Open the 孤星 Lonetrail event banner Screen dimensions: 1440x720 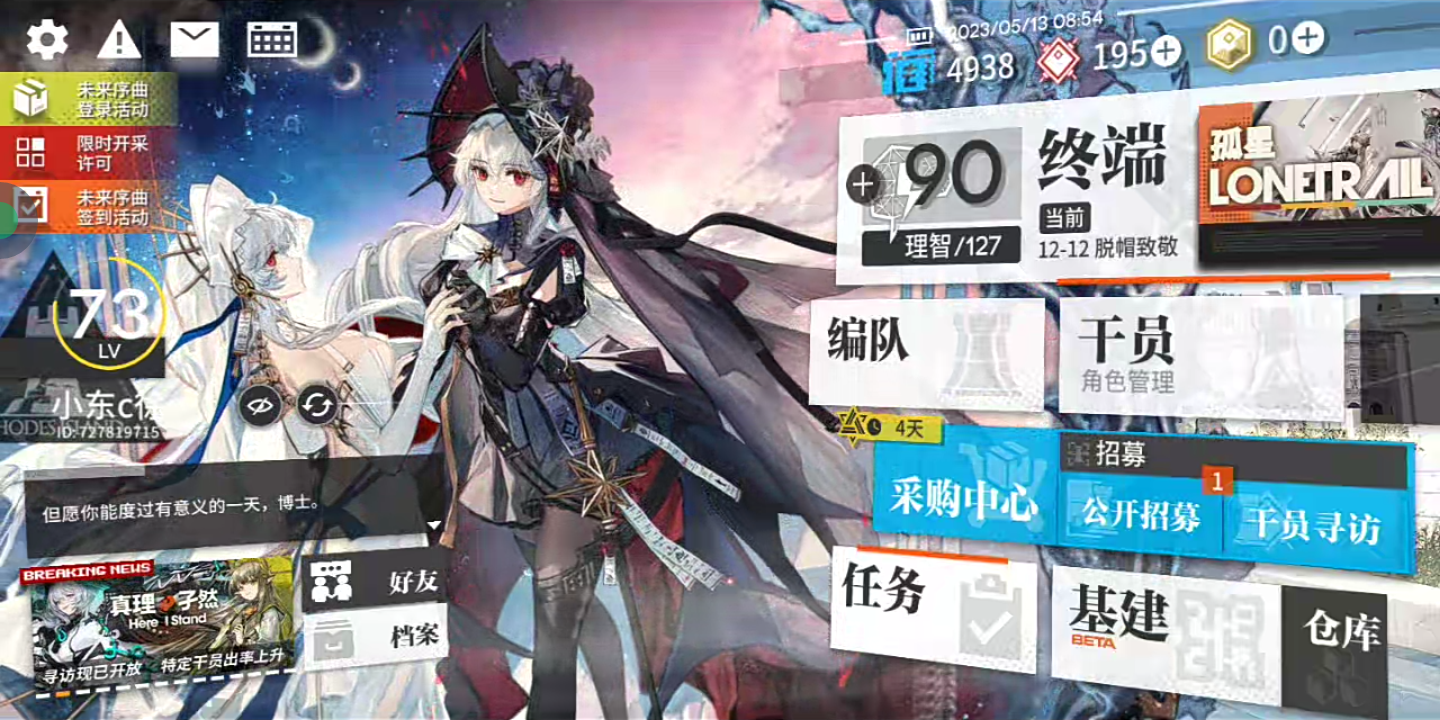1318,180
